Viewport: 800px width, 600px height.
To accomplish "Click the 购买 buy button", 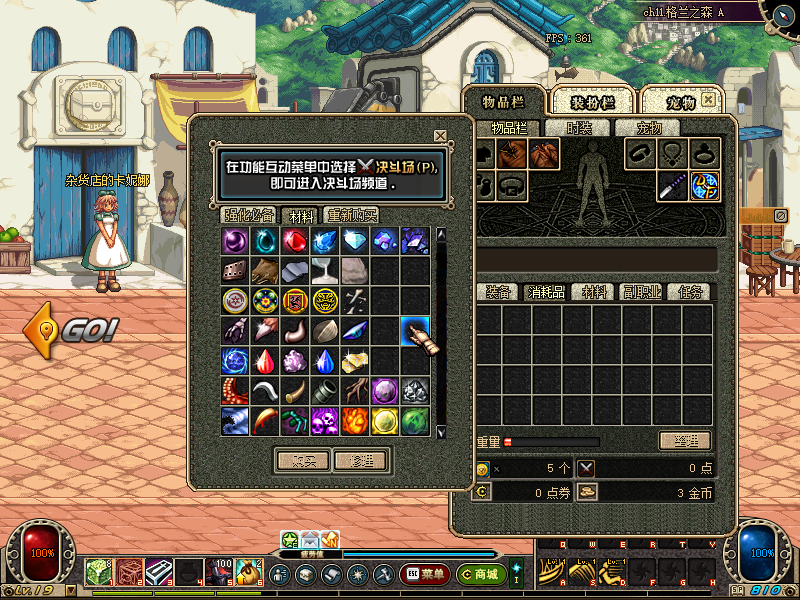I will [301, 461].
